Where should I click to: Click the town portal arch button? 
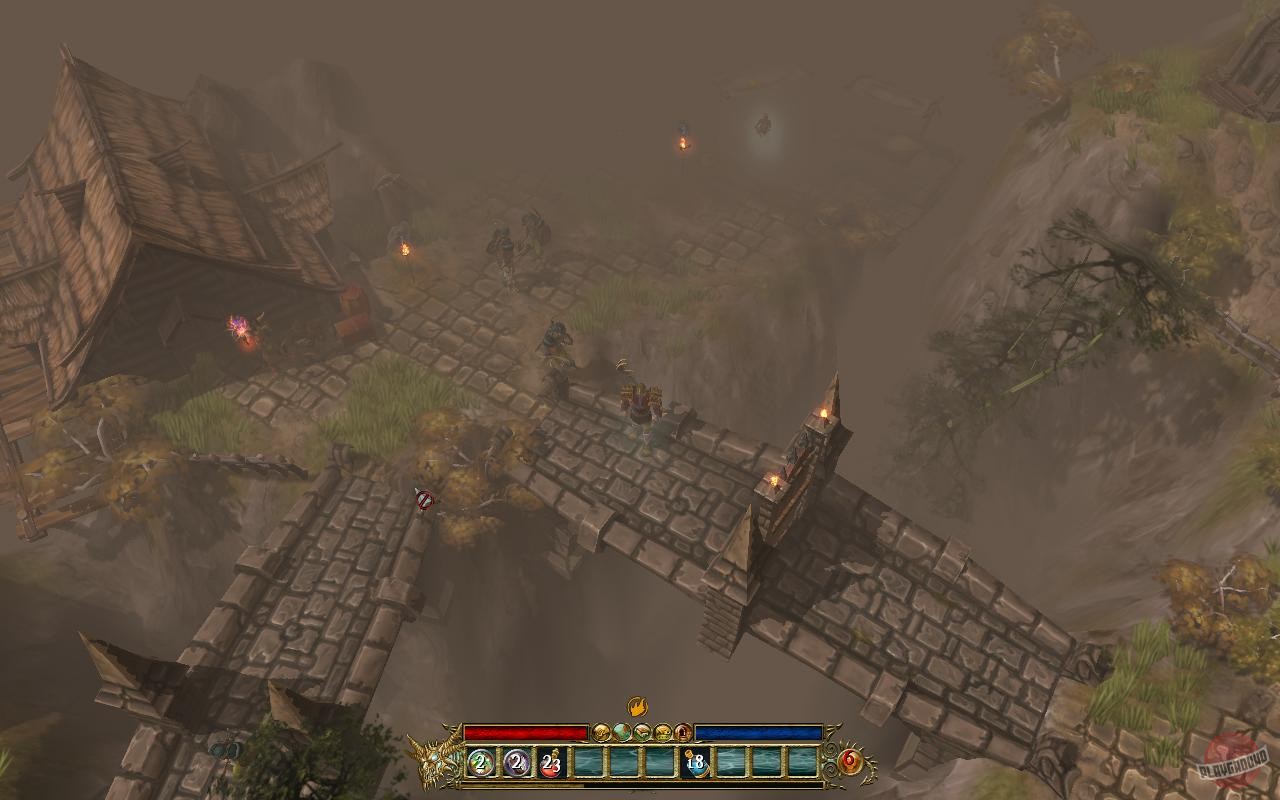pos(684,733)
